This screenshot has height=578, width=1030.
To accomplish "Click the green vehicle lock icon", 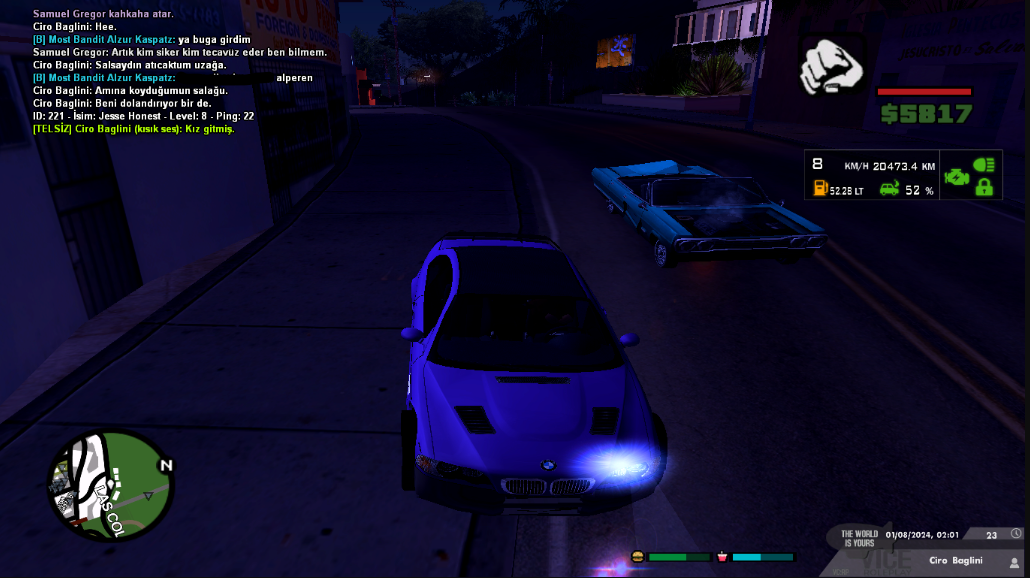I will click(x=984, y=187).
